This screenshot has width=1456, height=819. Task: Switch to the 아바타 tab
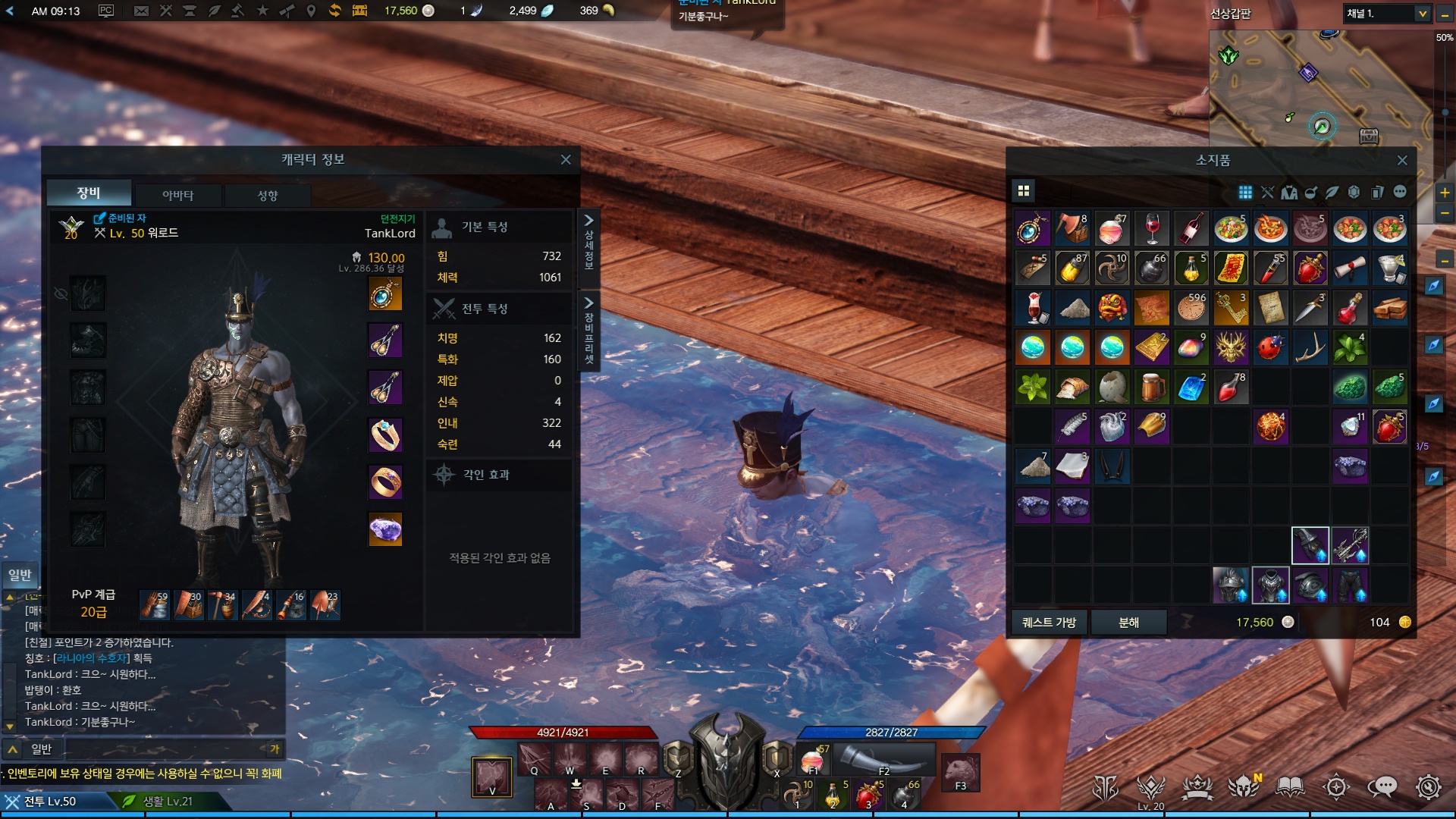click(x=177, y=195)
